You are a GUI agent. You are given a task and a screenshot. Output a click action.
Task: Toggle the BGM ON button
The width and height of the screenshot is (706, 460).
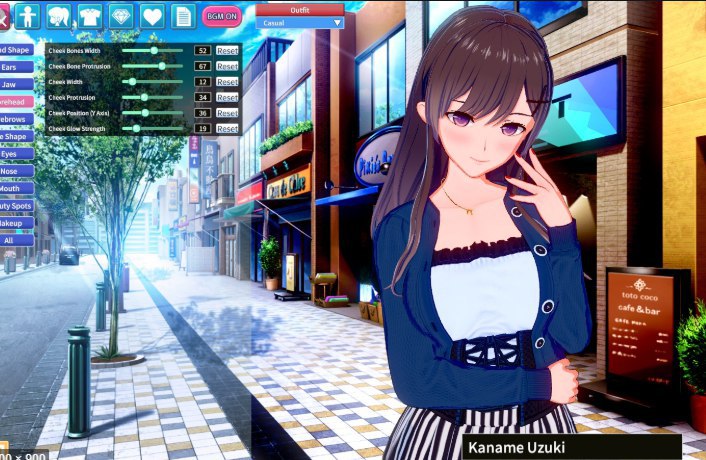pos(221,16)
